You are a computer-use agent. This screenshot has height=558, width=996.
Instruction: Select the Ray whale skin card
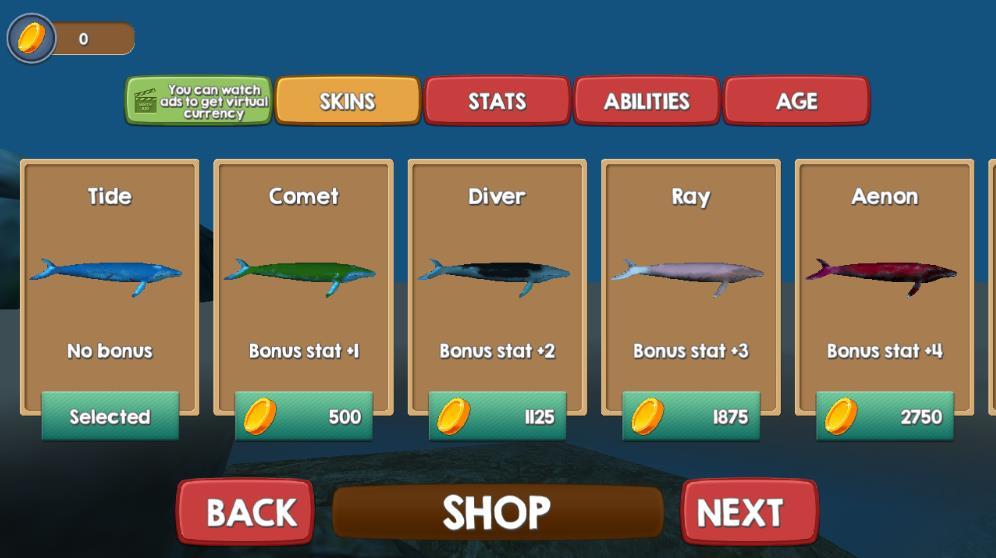tap(690, 272)
